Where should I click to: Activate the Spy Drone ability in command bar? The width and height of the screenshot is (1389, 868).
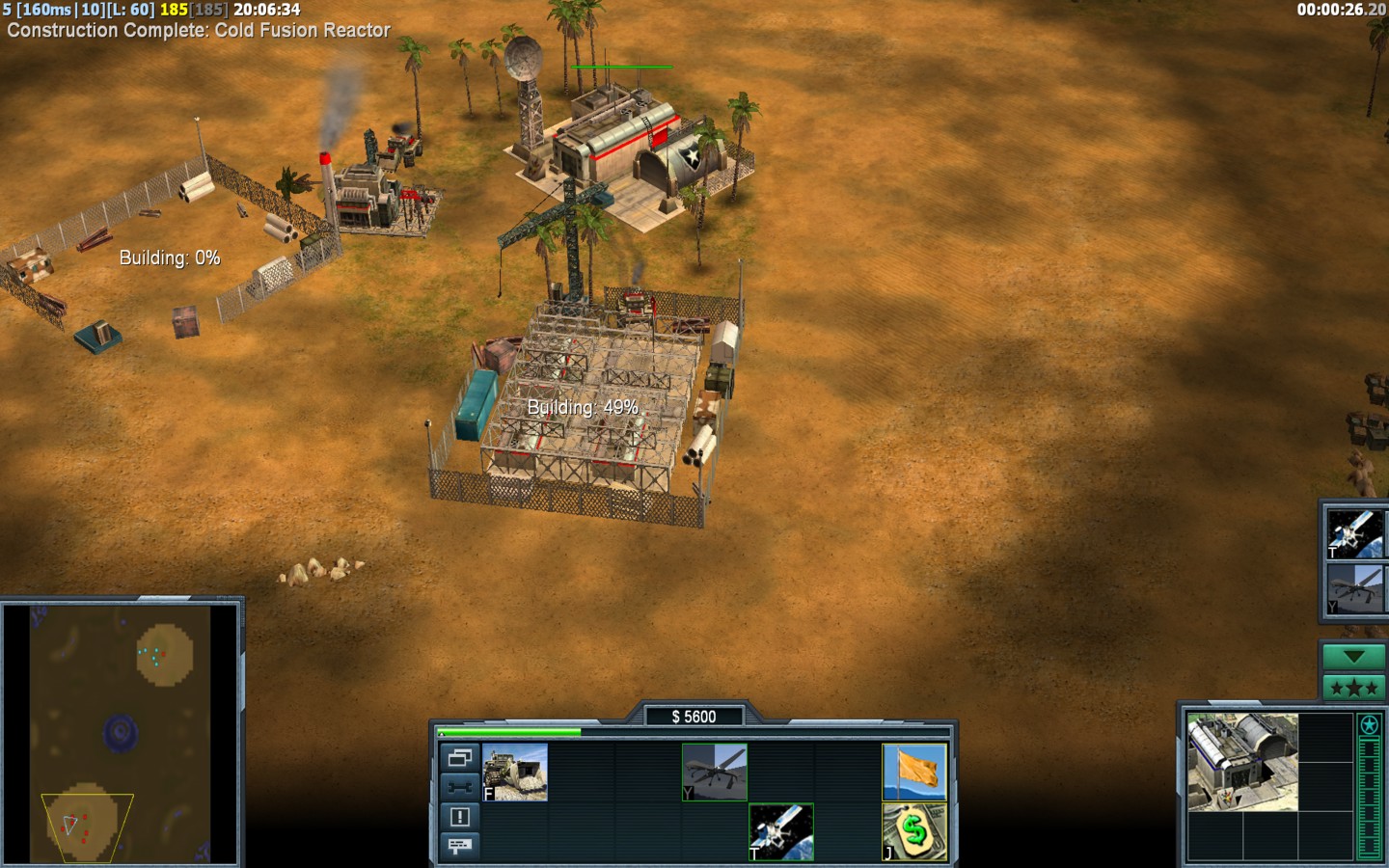click(x=715, y=772)
